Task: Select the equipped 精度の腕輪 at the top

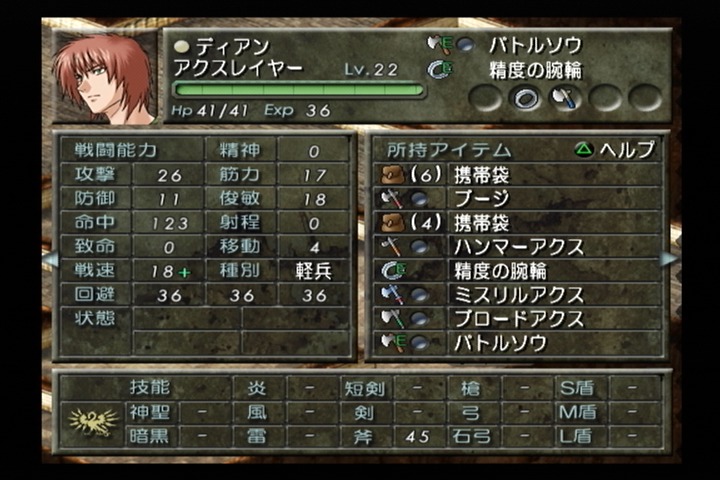Action: pos(534,70)
